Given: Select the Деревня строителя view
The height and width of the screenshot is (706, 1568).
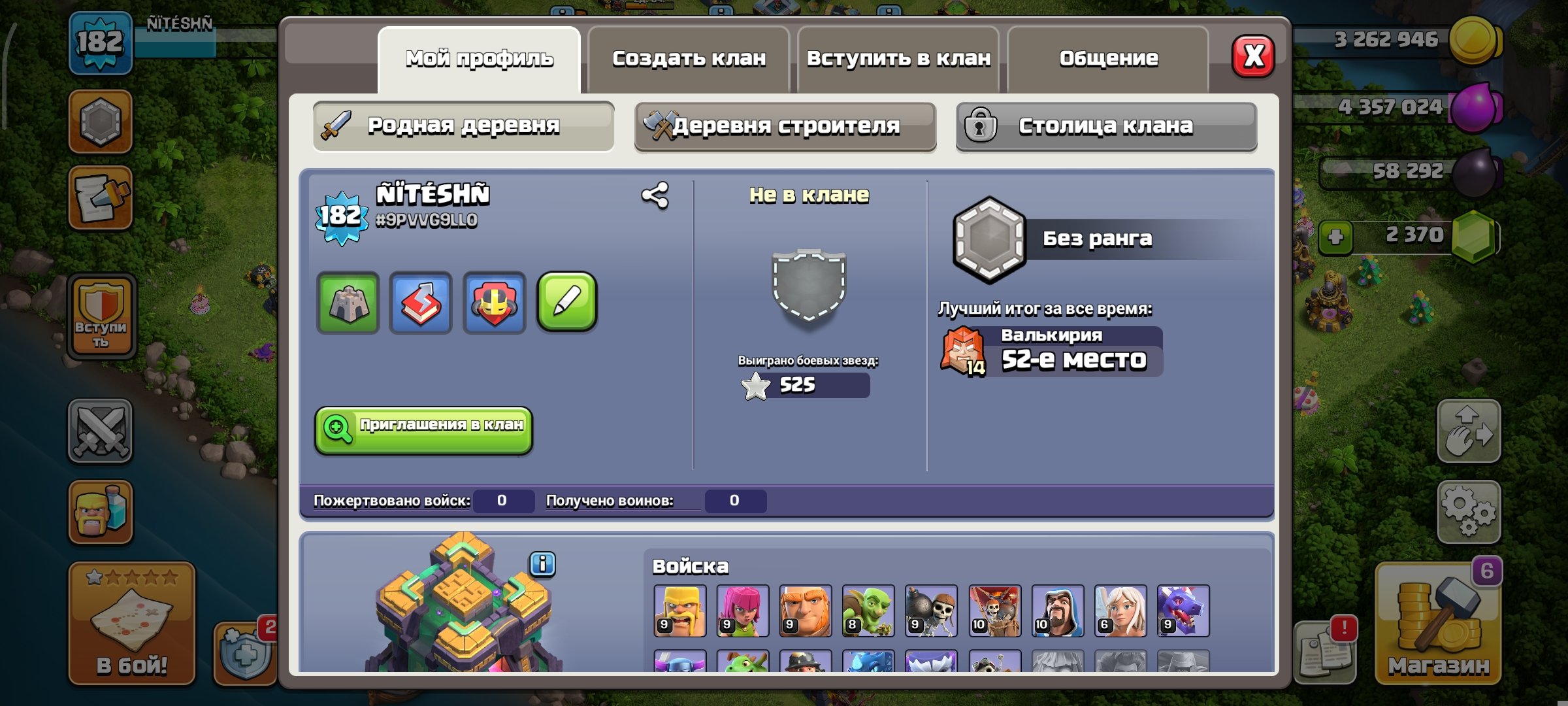Looking at the screenshot, I should (787, 126).
